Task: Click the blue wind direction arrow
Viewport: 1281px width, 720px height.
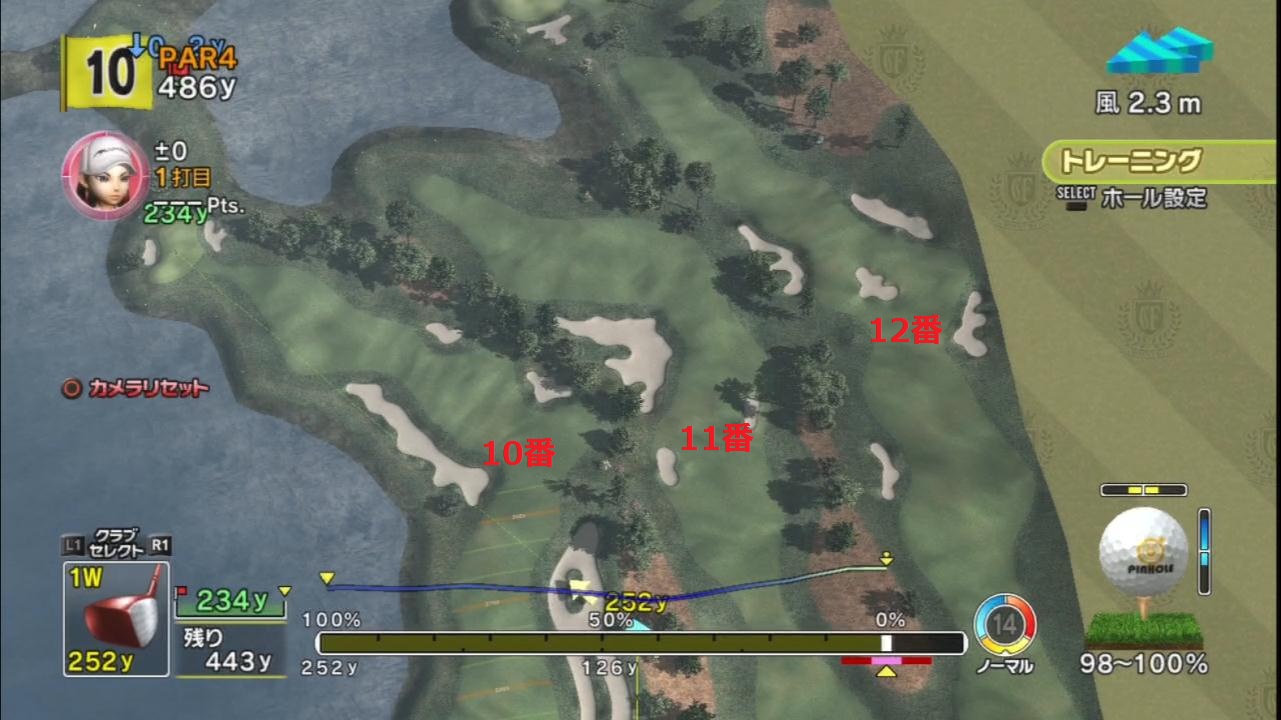Action: pos(1159,50)
